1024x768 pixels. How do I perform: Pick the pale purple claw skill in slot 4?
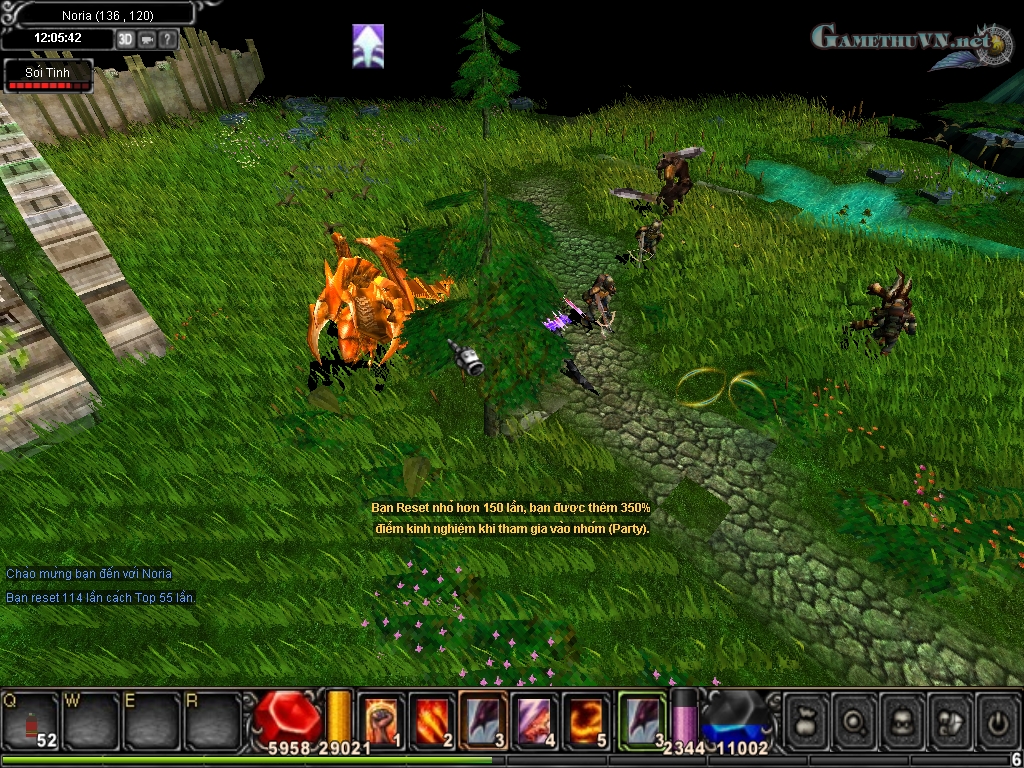tap(535, 719)
